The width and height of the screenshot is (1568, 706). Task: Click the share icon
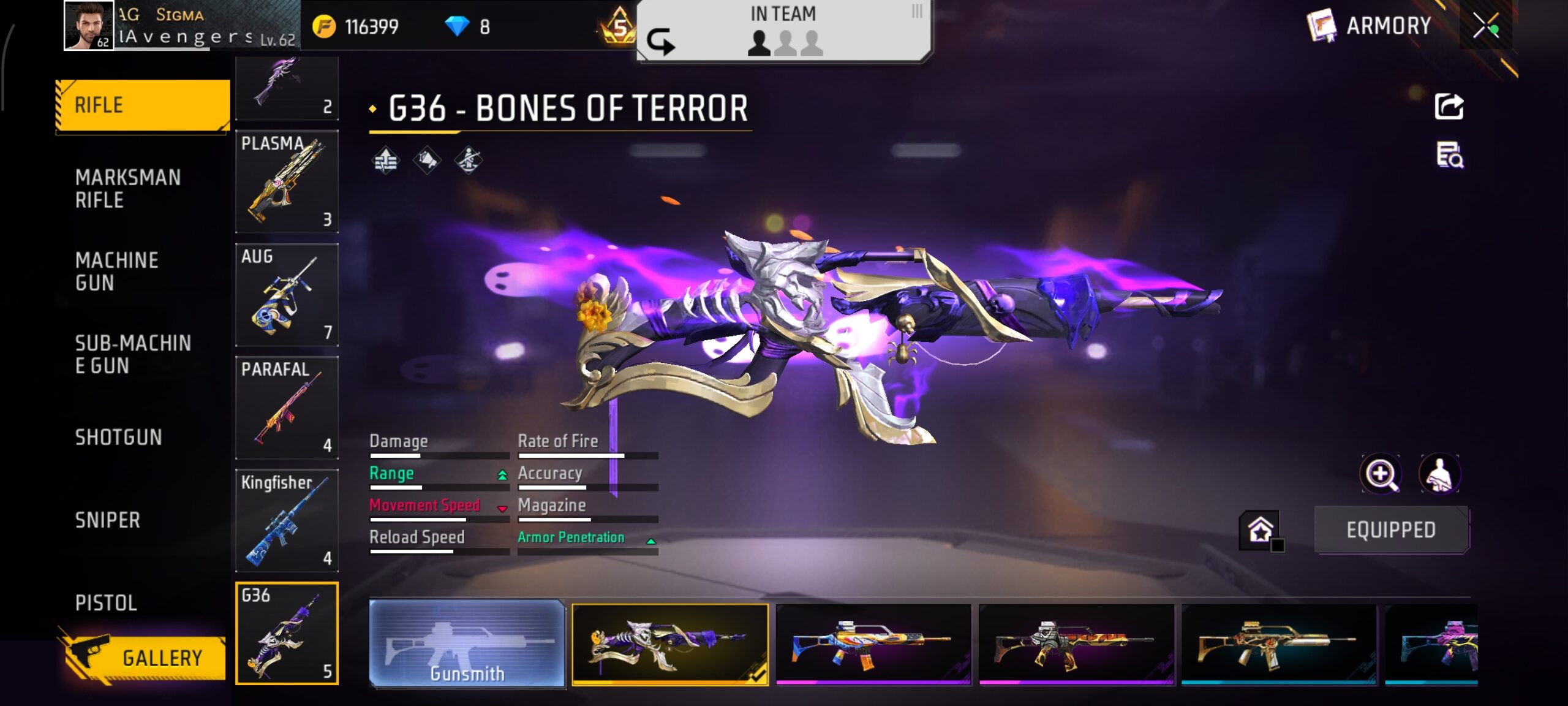[x=1449, y=107]
